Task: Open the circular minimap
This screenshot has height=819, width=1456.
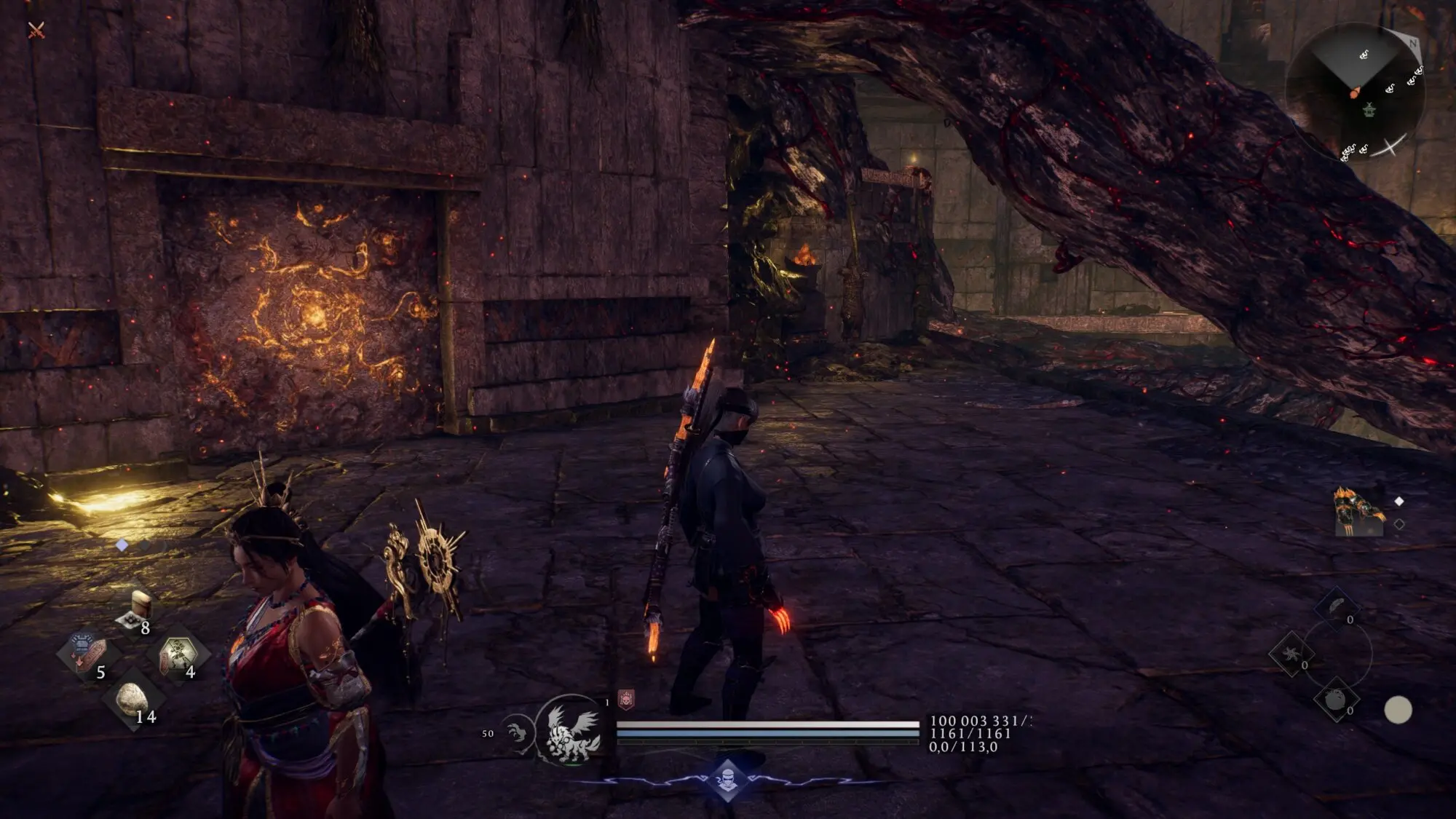Action: [1354, 93]
